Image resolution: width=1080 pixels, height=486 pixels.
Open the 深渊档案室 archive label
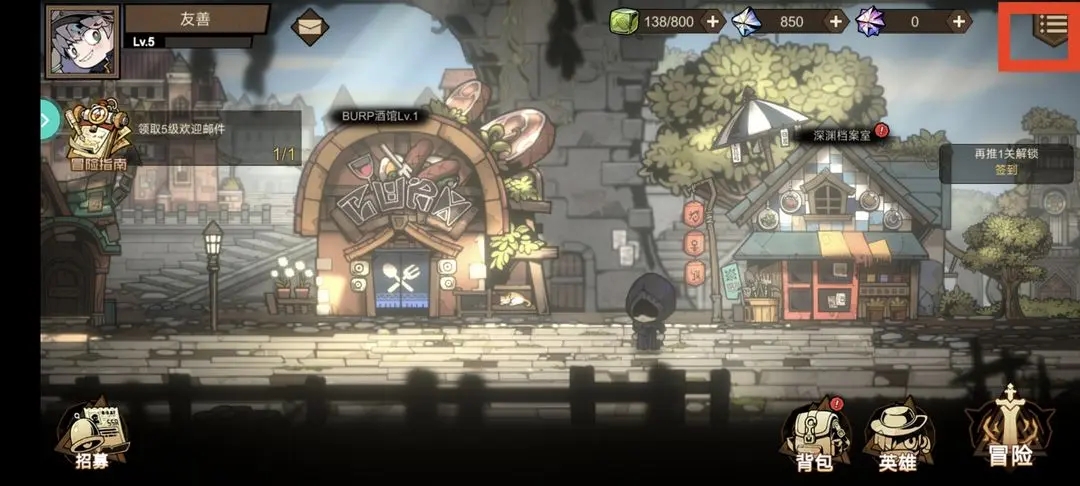(x=841, y=133)
